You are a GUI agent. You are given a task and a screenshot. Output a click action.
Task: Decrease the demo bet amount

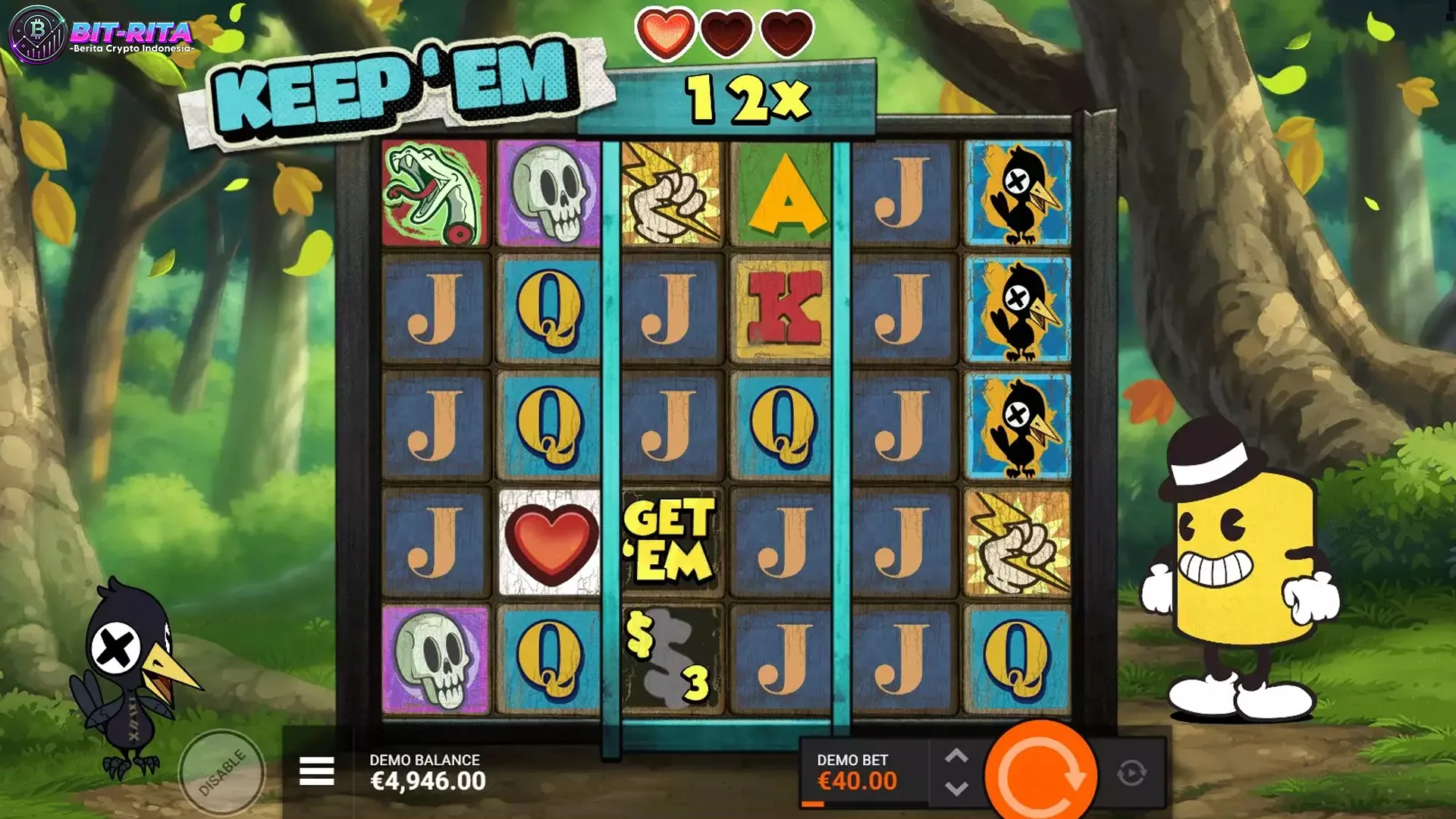click(956, 789)
